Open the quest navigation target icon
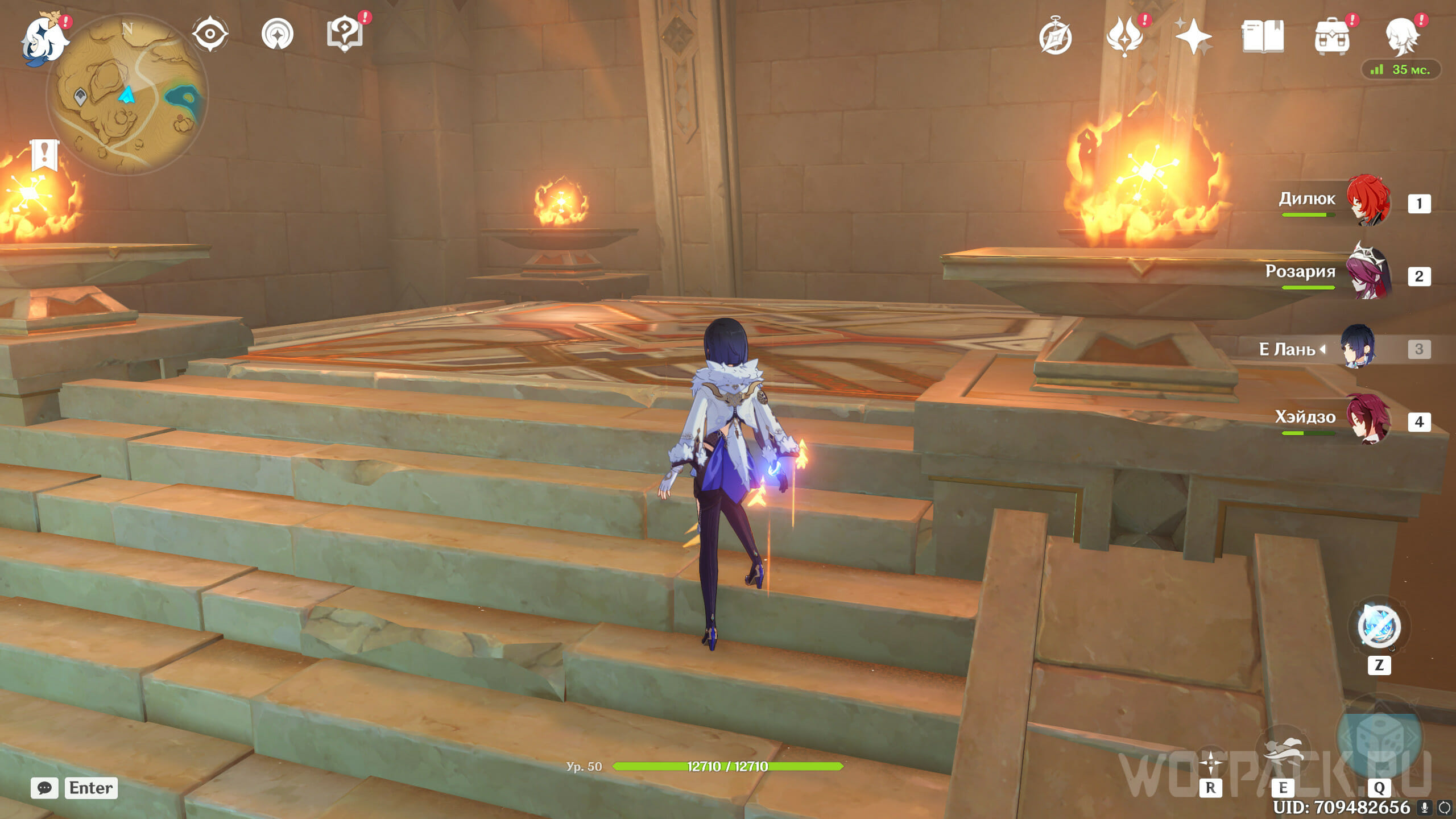Image resolution: width=1456 pixels, height=819 pixels. pos(278,34)
